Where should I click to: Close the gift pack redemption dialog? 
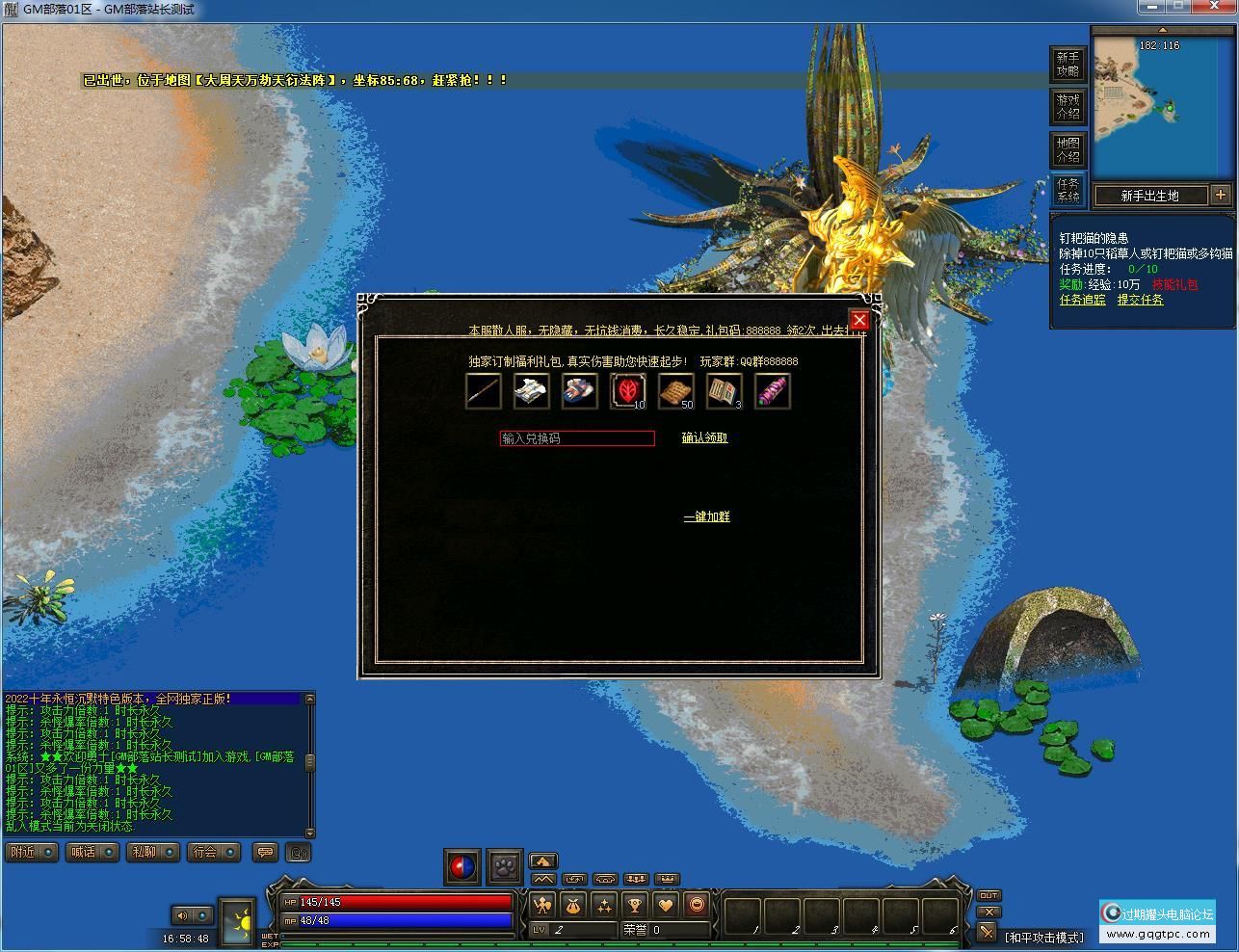point(859,320)
